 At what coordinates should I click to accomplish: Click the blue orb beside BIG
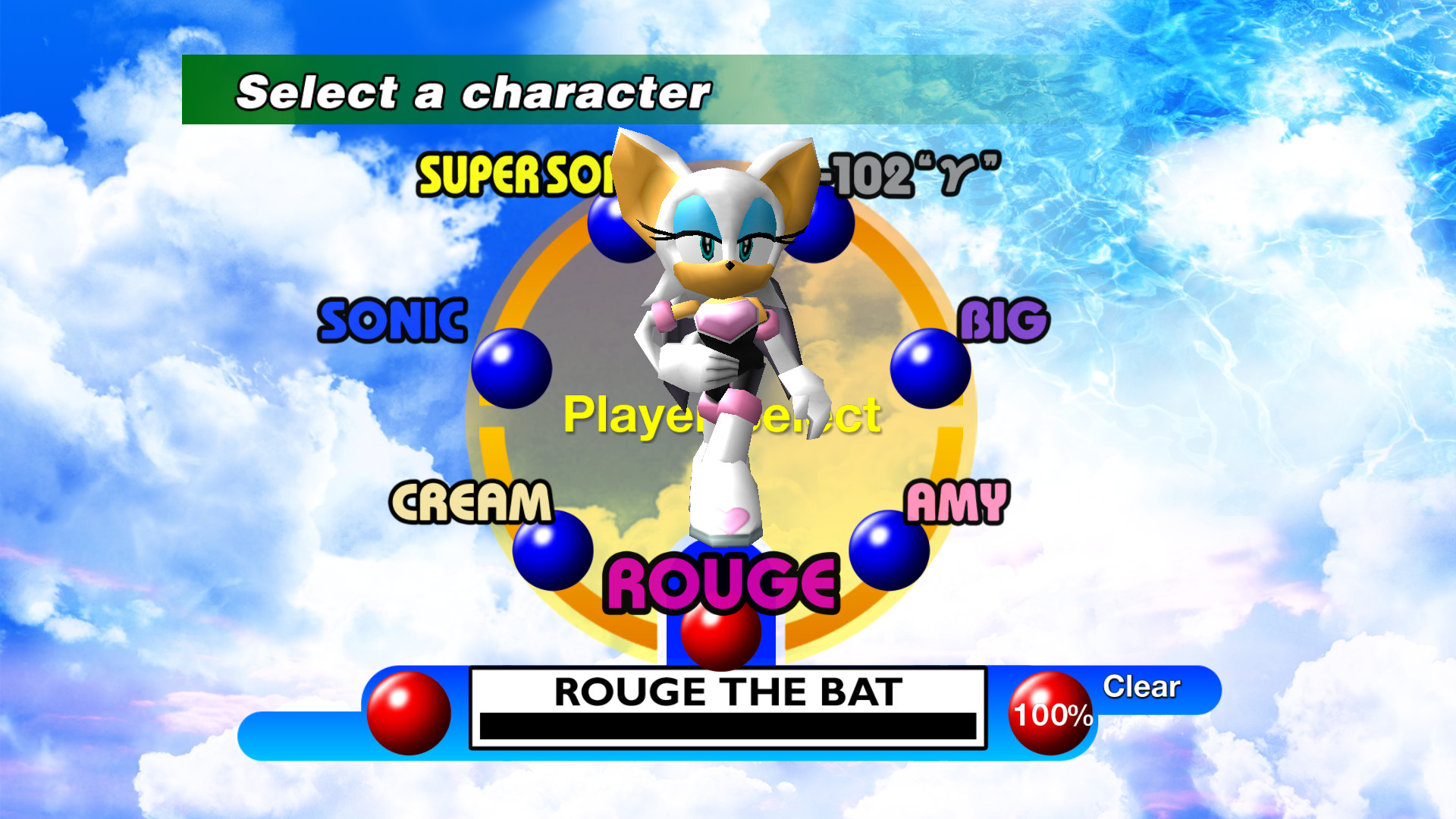(x=928, y=367)
